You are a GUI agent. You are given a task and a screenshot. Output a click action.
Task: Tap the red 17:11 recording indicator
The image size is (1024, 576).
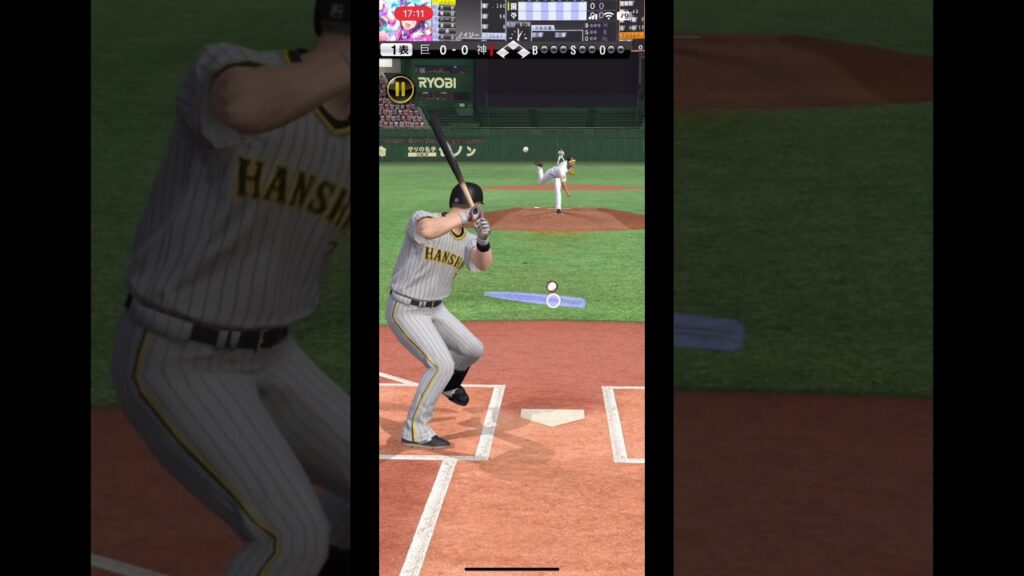pos(412,14)
